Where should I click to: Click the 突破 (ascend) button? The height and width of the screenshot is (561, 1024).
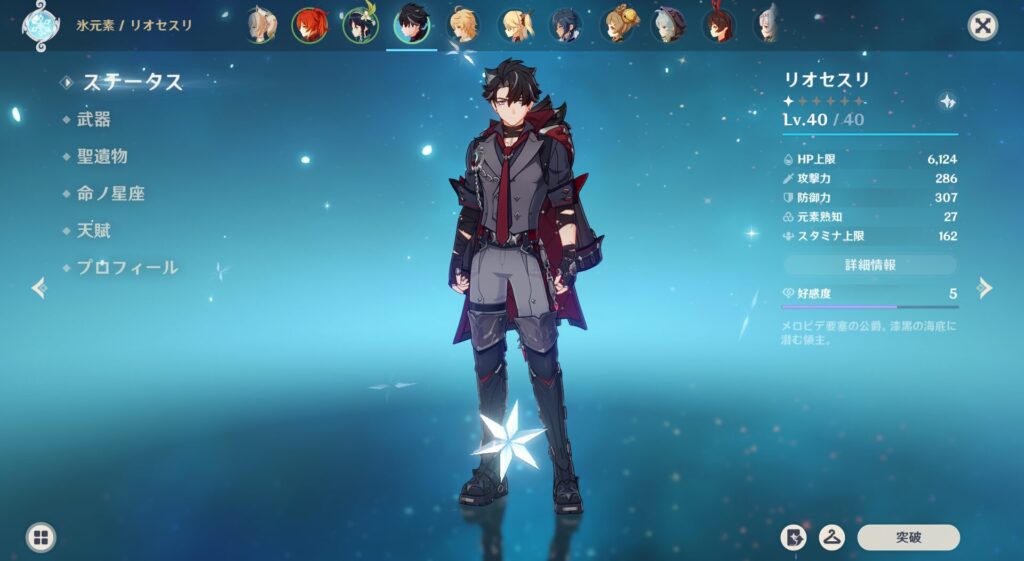[x=908, y=537]
